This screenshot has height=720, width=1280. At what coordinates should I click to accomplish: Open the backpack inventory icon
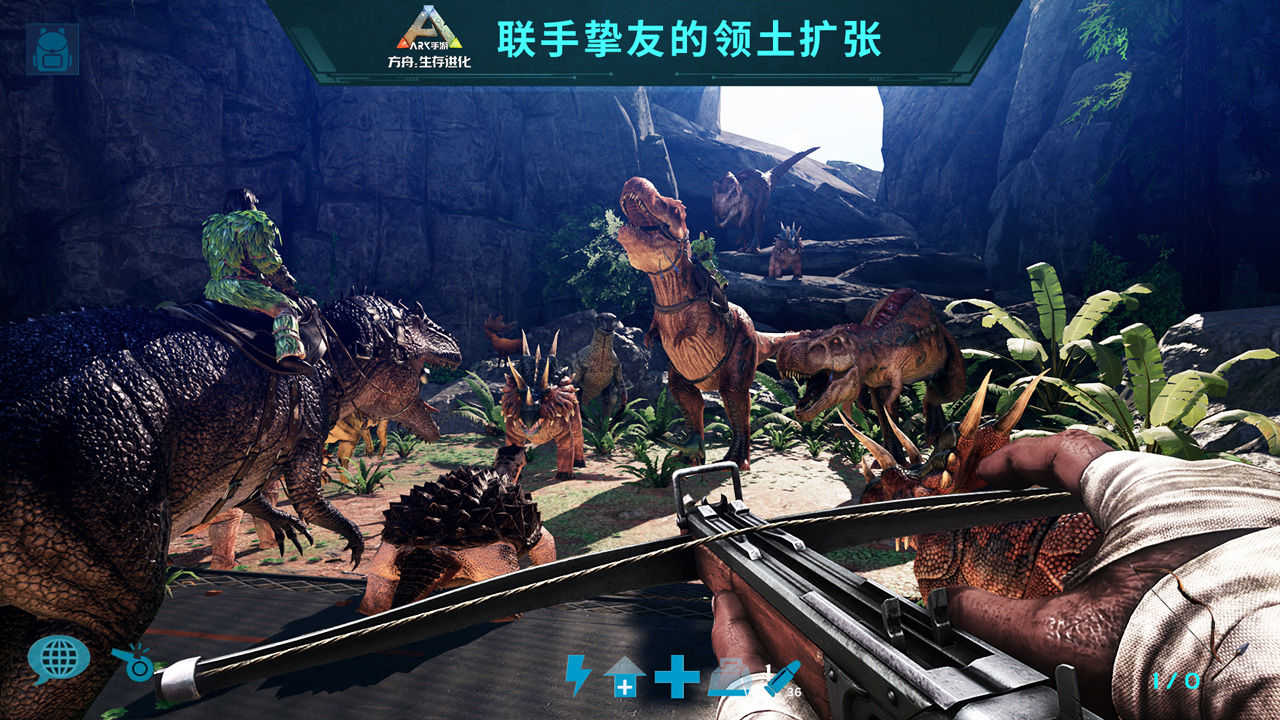pyautogui.click(x=52, y=48)
